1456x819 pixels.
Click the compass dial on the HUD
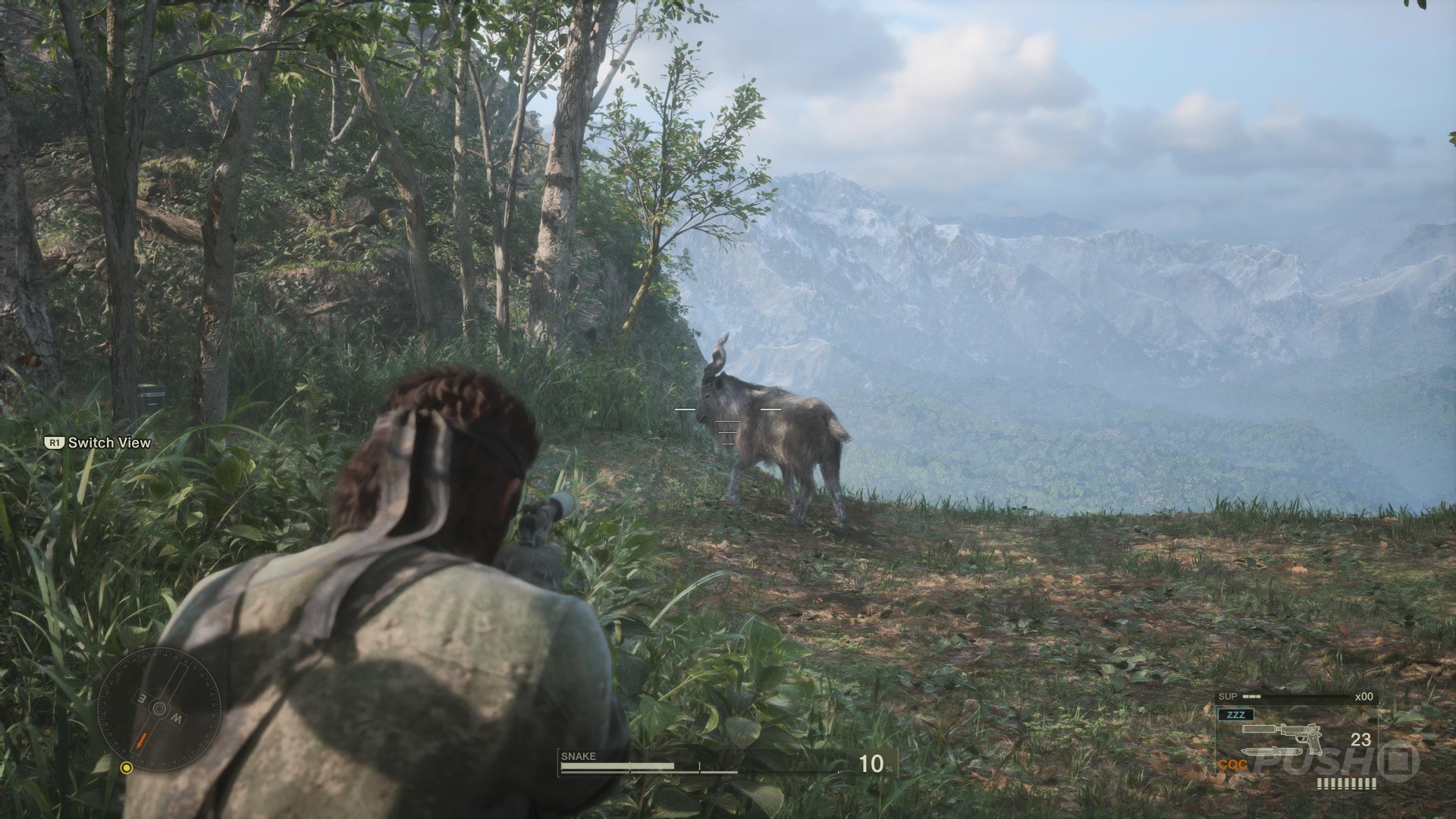159,708
